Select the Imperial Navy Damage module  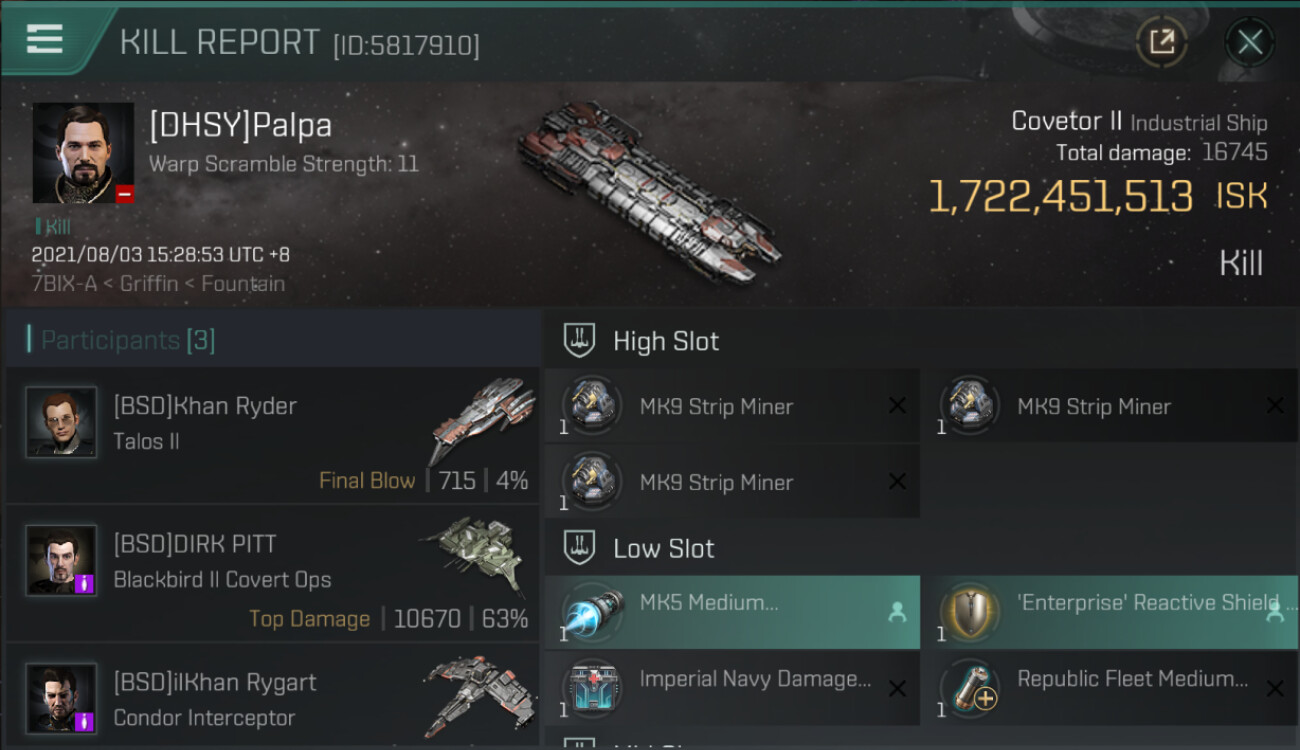click(732, 688)
